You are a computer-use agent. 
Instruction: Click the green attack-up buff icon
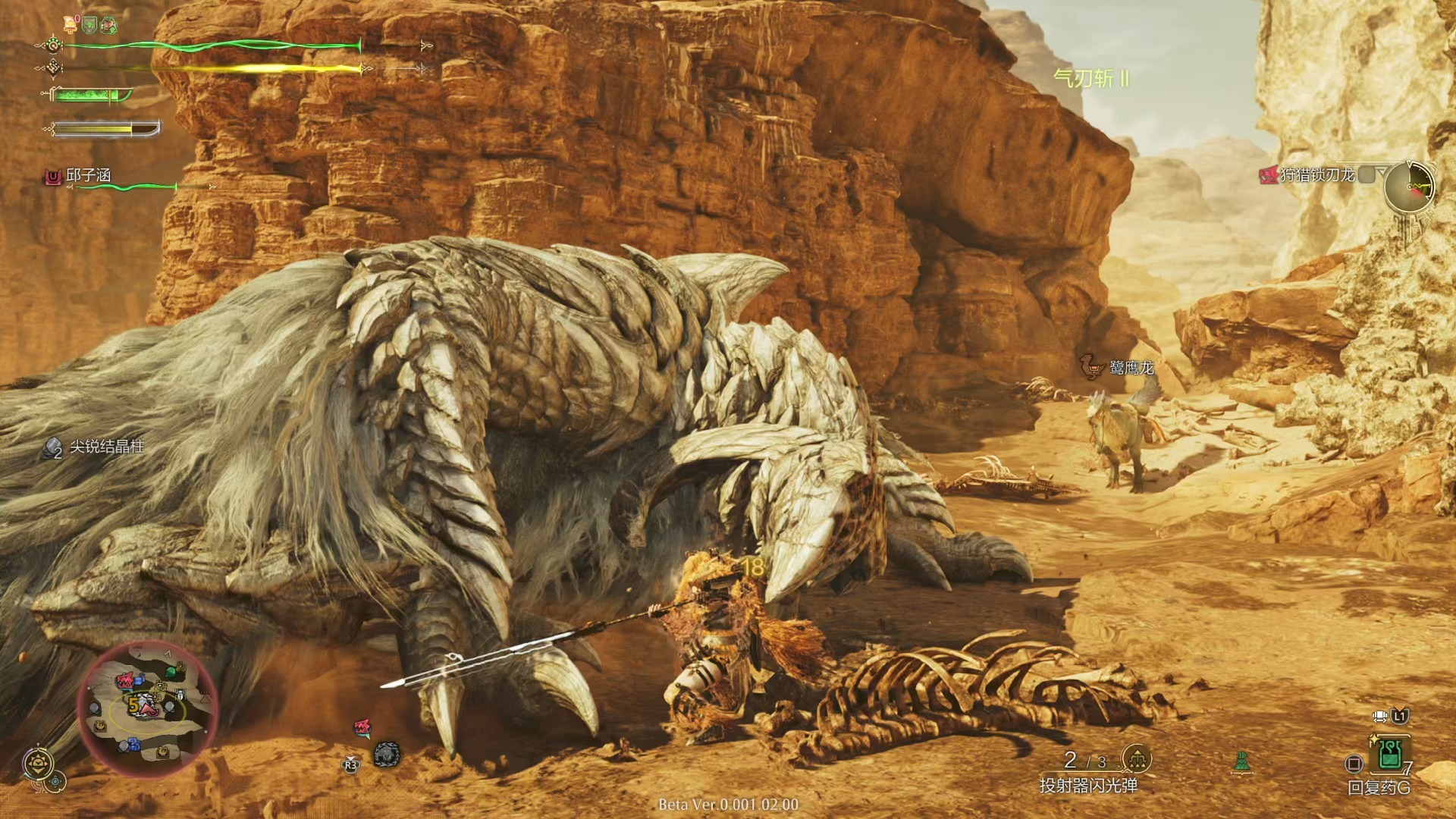coord(109,25)
